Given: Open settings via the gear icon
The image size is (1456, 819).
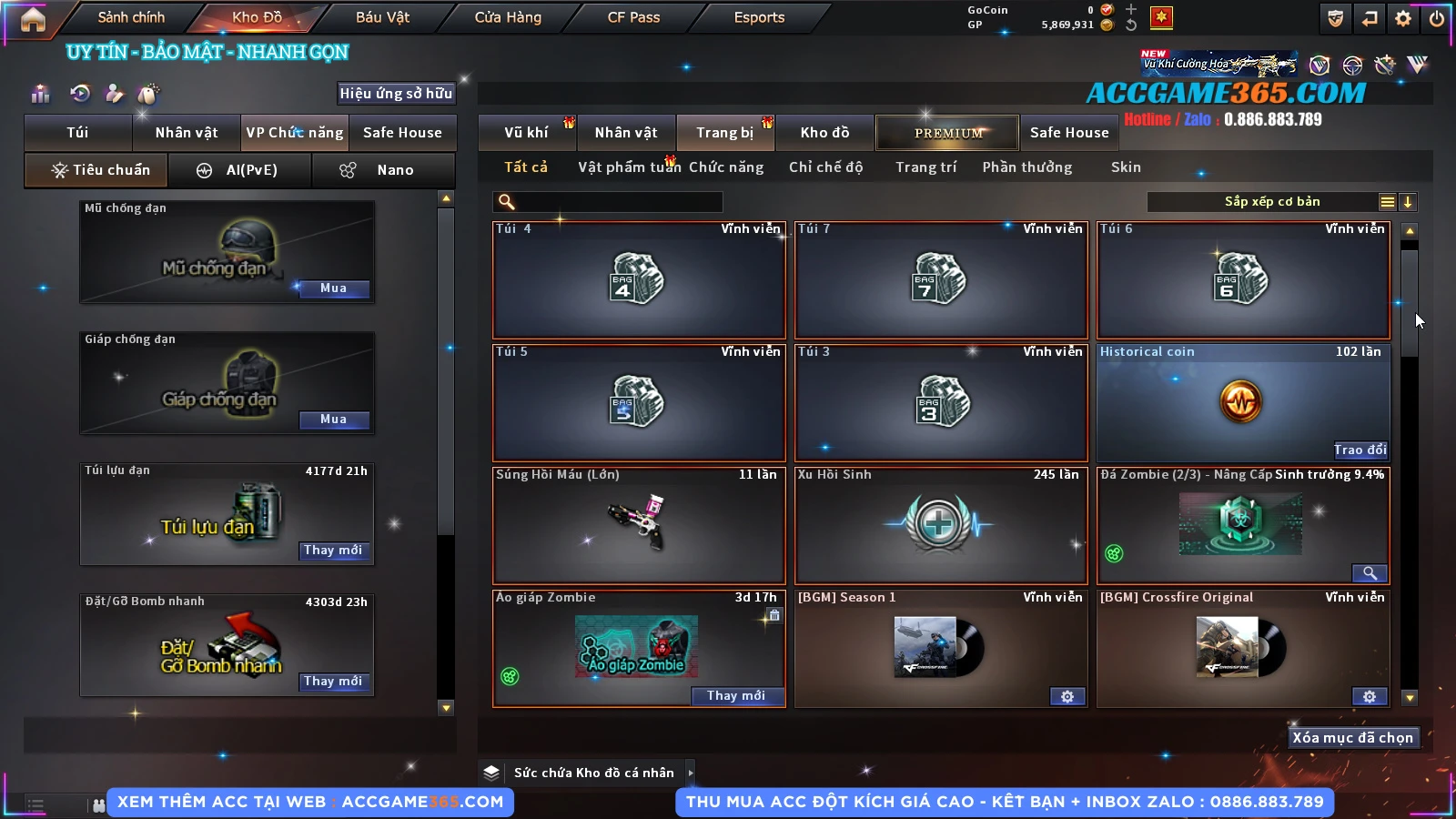Looking at the screenshot, I should tap(1403, 18).
